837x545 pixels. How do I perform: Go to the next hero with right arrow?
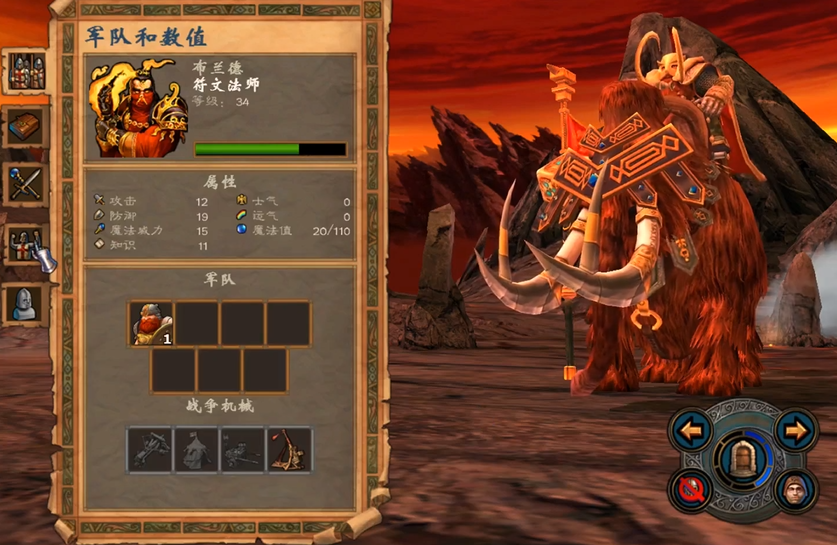(795, 431)
